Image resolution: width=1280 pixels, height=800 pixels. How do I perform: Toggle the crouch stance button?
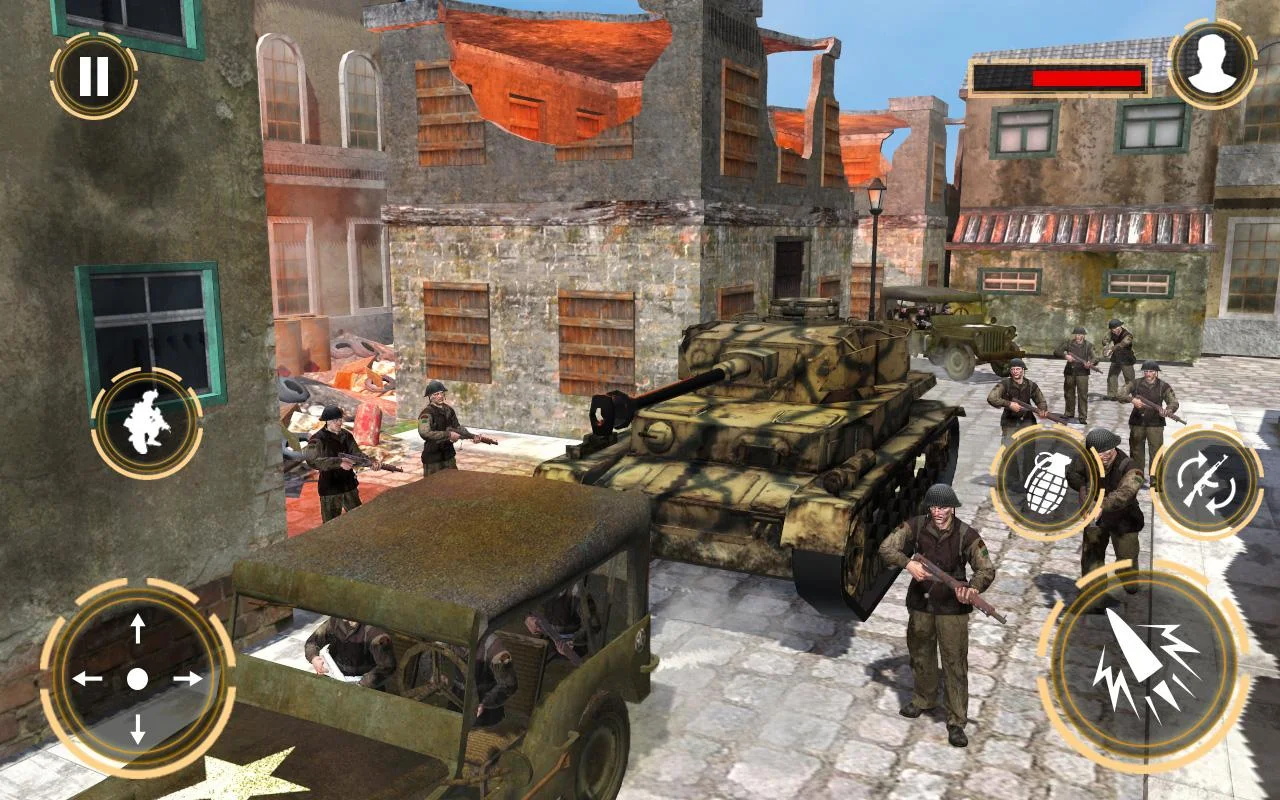[147, 424]
